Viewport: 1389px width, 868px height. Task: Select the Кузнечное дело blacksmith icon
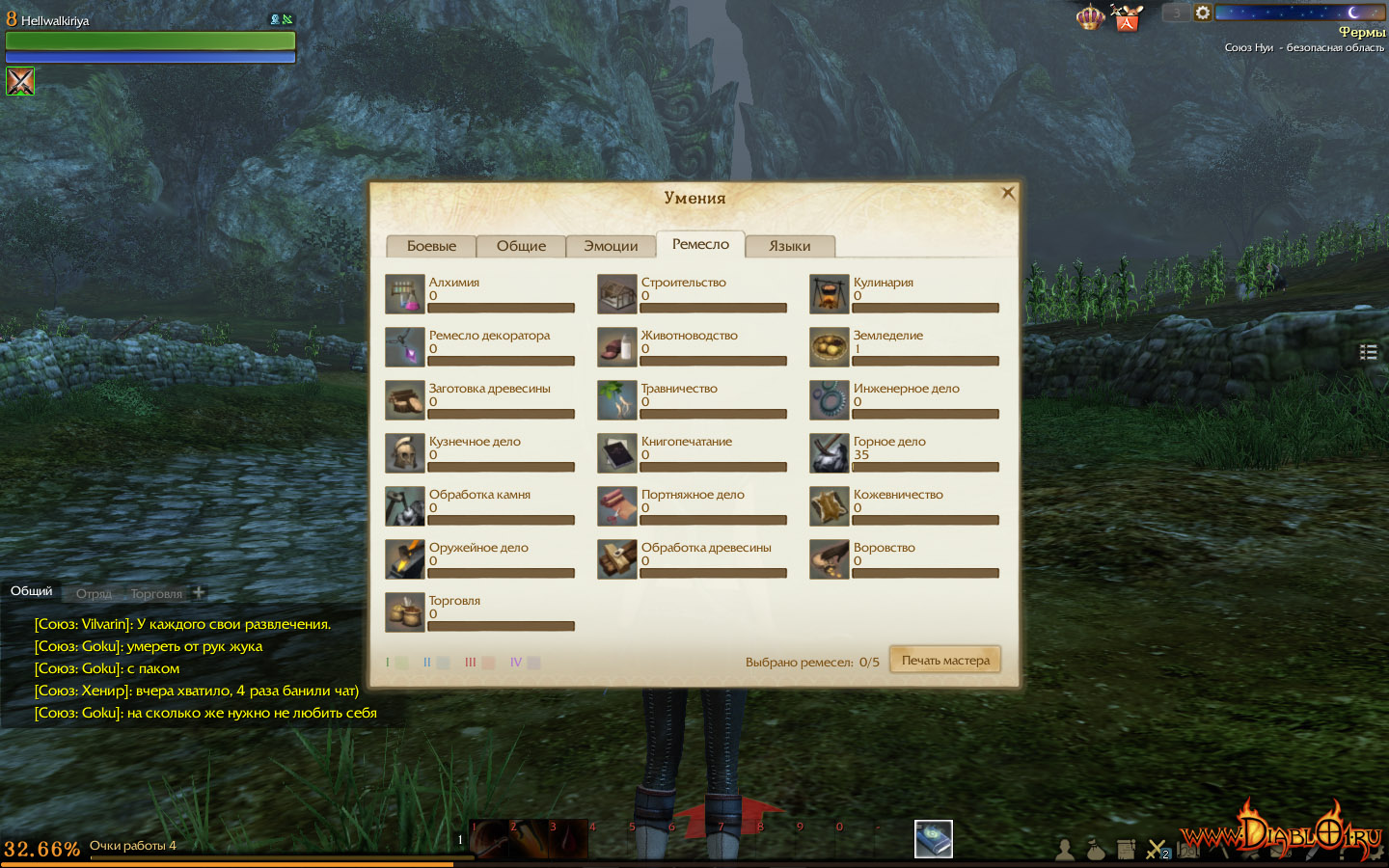coord(405,453)
